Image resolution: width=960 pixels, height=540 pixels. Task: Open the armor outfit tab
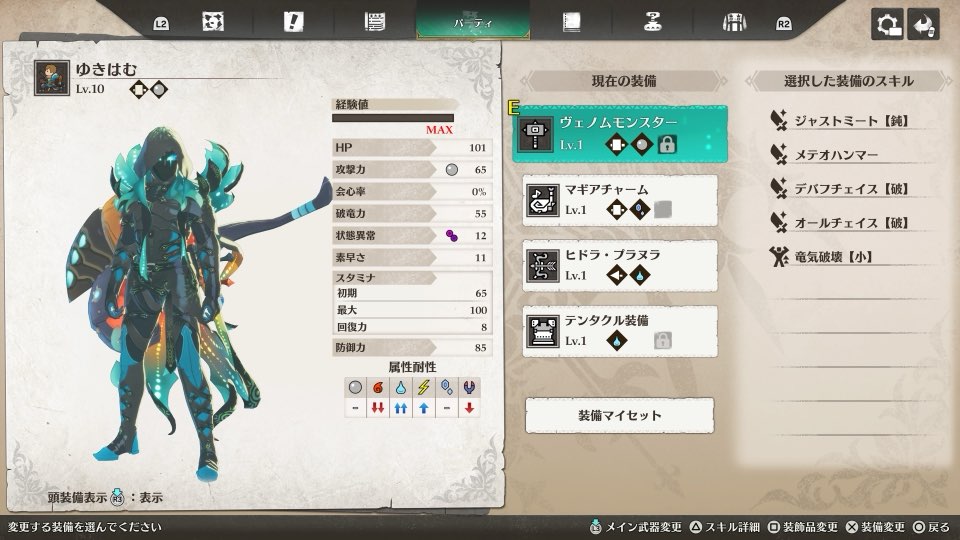(735, 21)
